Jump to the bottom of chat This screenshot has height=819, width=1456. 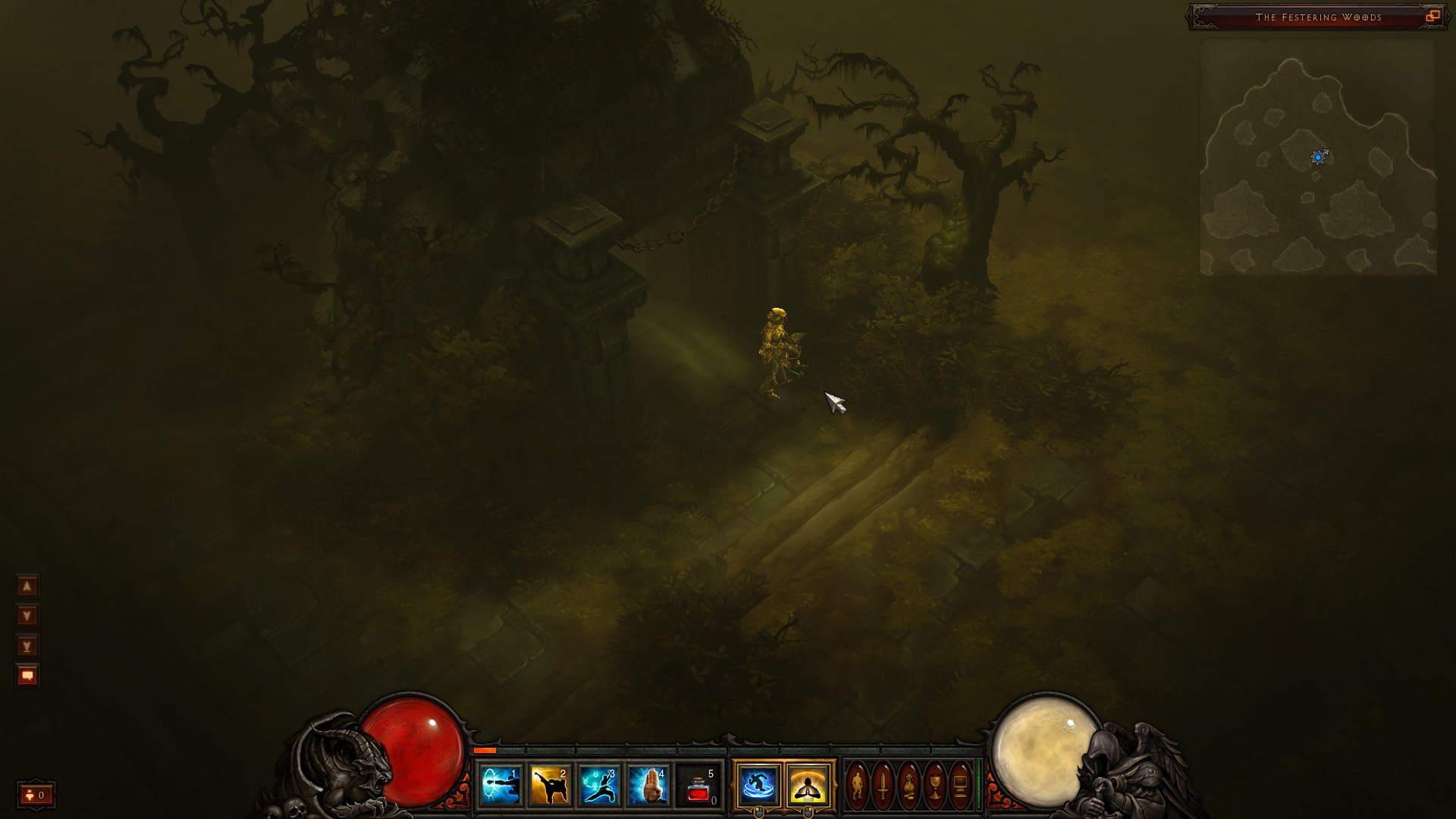pos(27,646)
